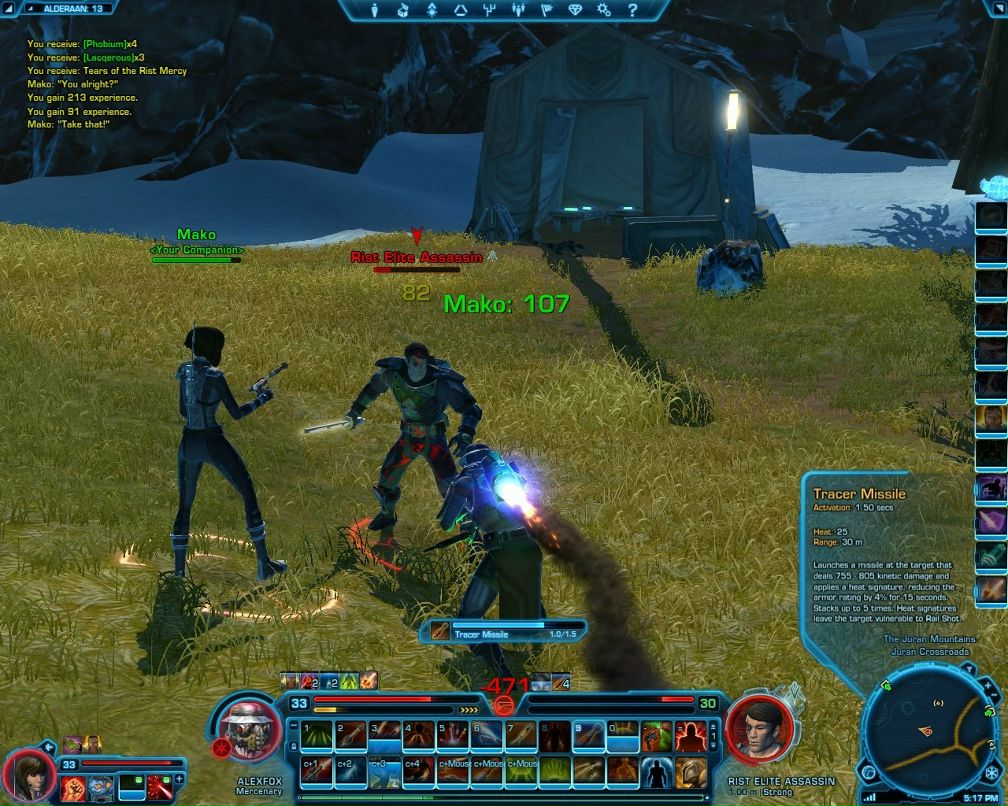
Task: Click the question mark help icon
Action: tap(633, 10)
